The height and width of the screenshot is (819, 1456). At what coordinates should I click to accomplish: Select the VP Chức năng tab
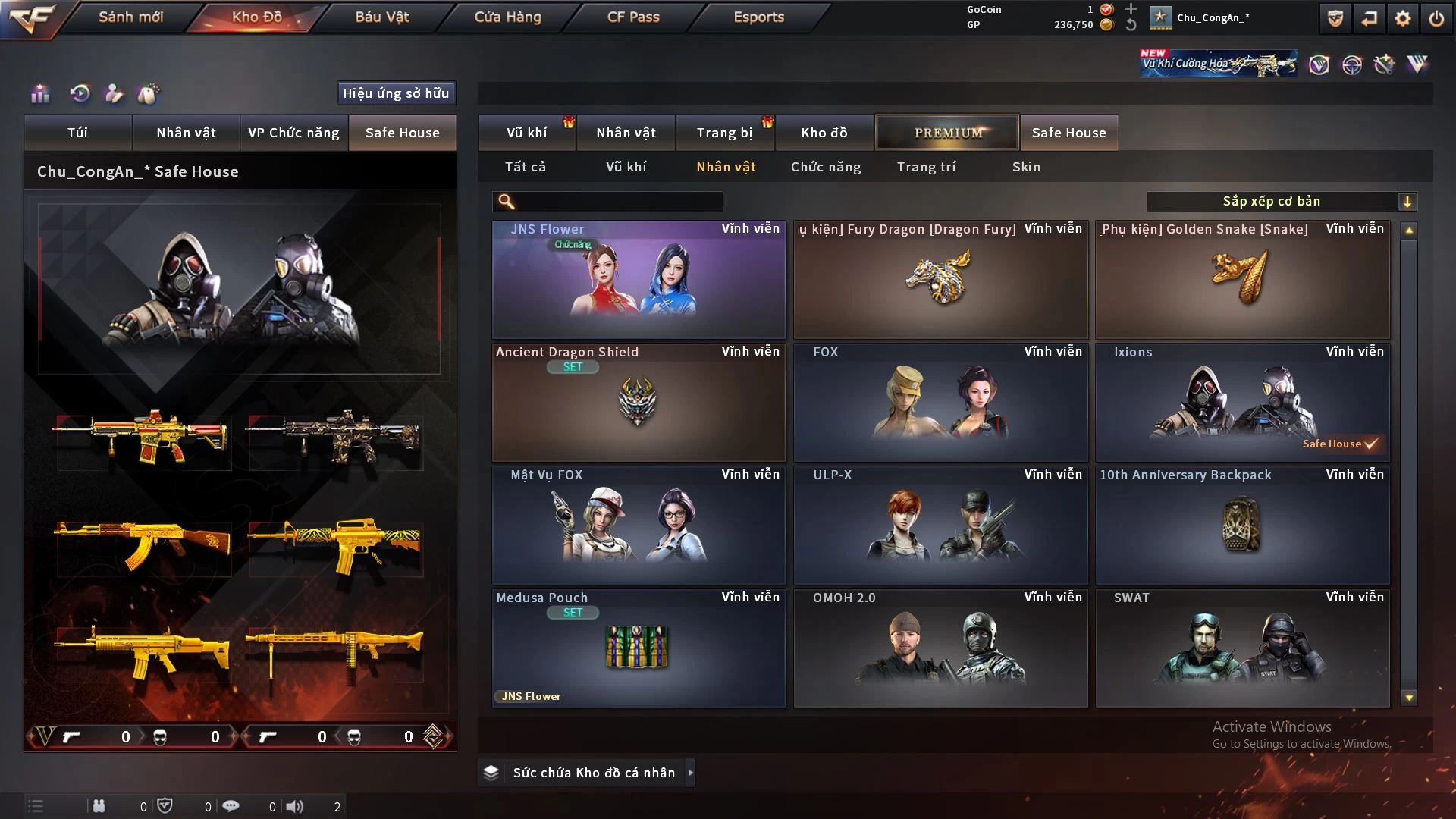coord(293,133)
